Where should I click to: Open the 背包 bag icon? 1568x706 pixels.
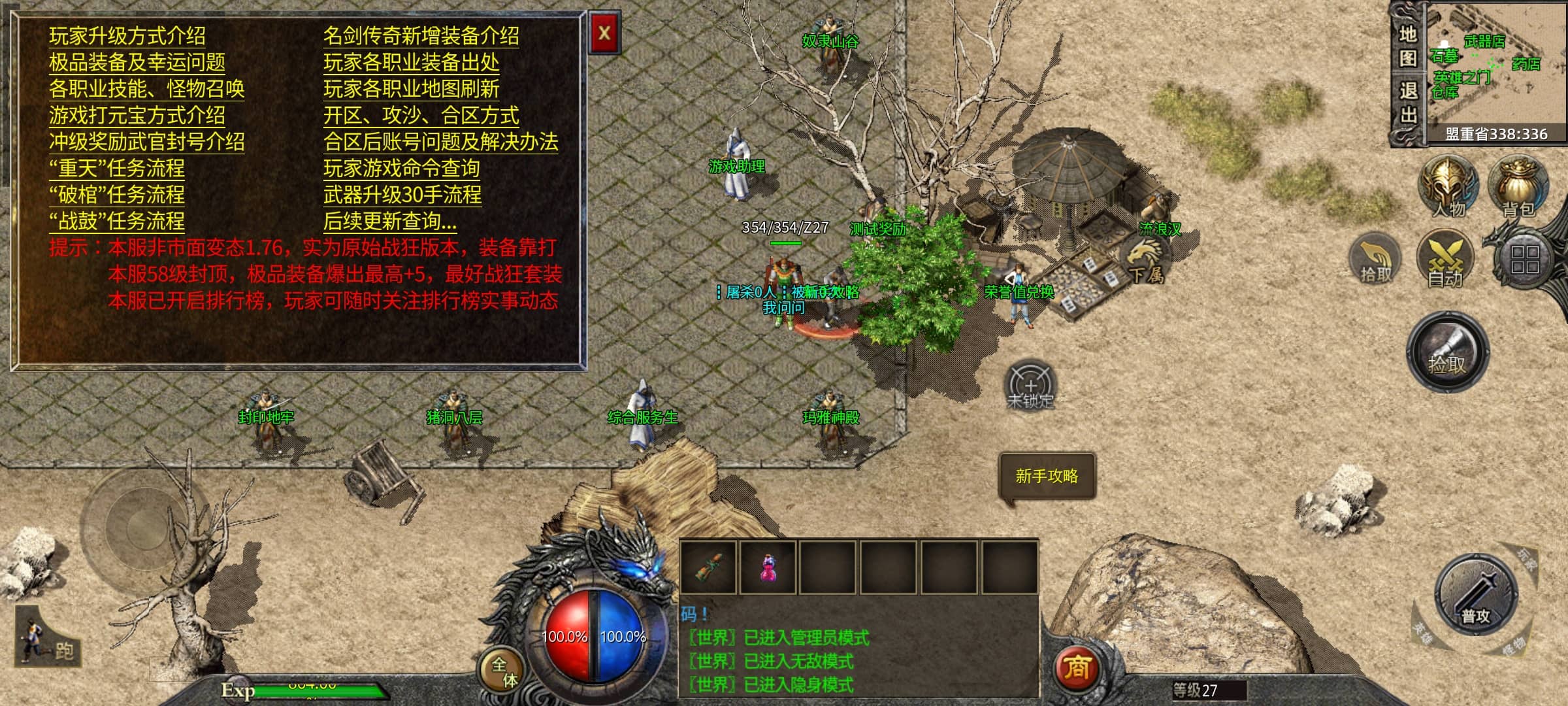coord(1518,188)
